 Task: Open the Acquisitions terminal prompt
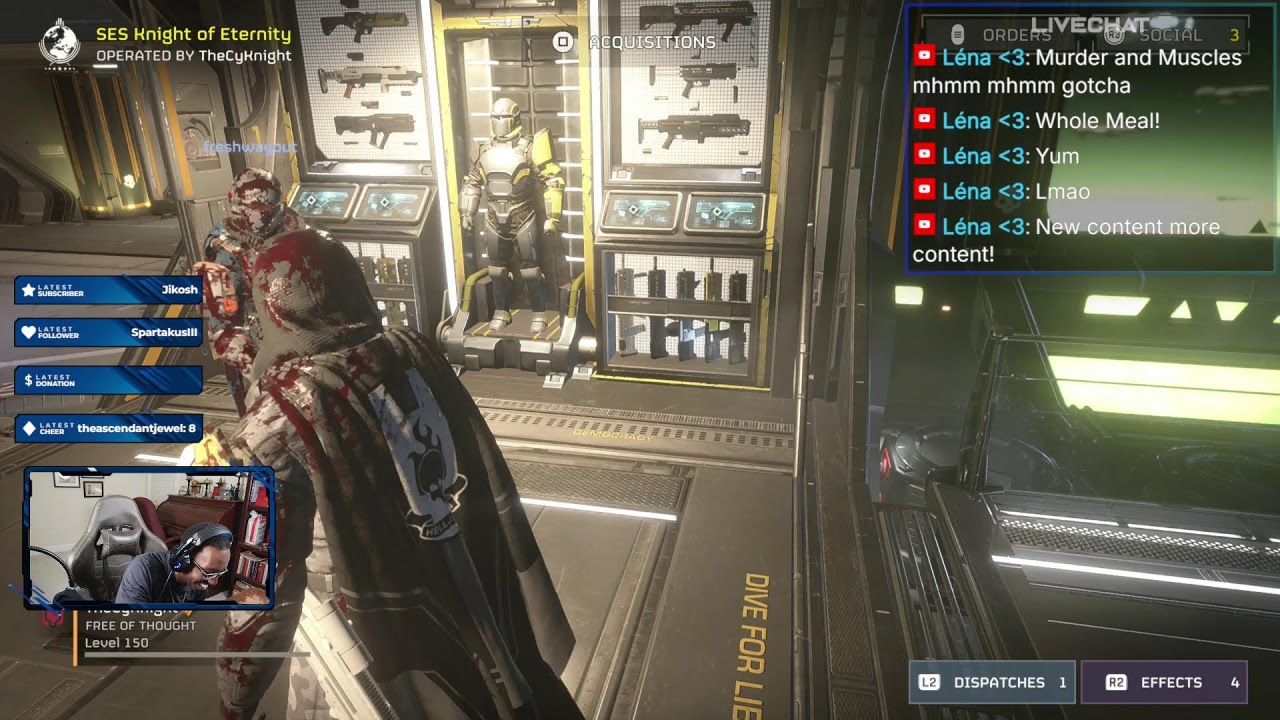[x=637, y=42]
